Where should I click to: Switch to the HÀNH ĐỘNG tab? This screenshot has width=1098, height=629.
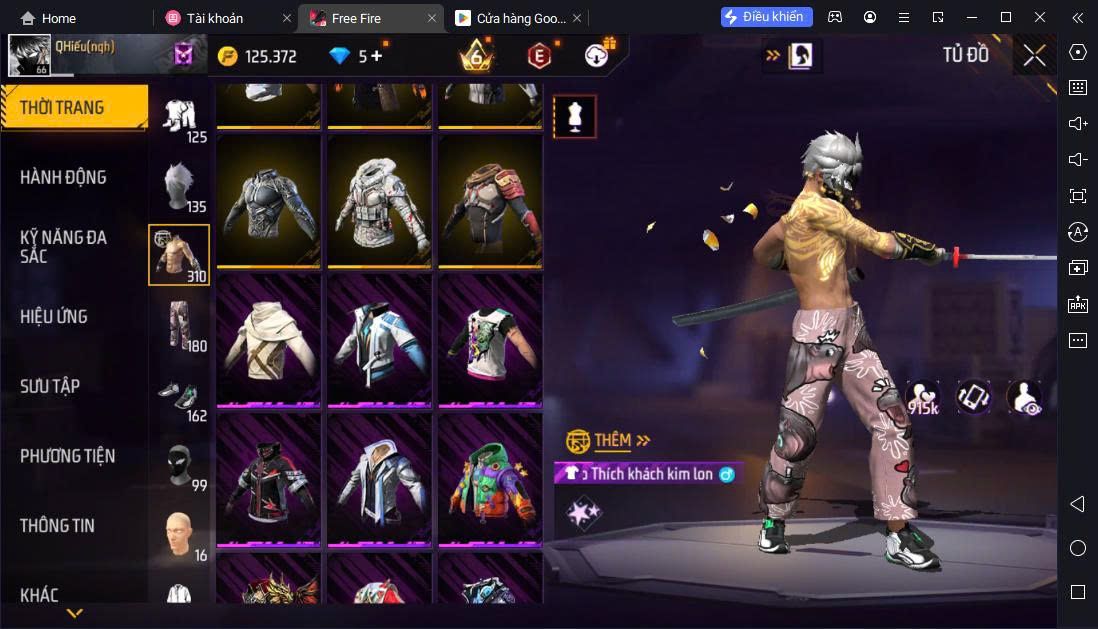63,177
